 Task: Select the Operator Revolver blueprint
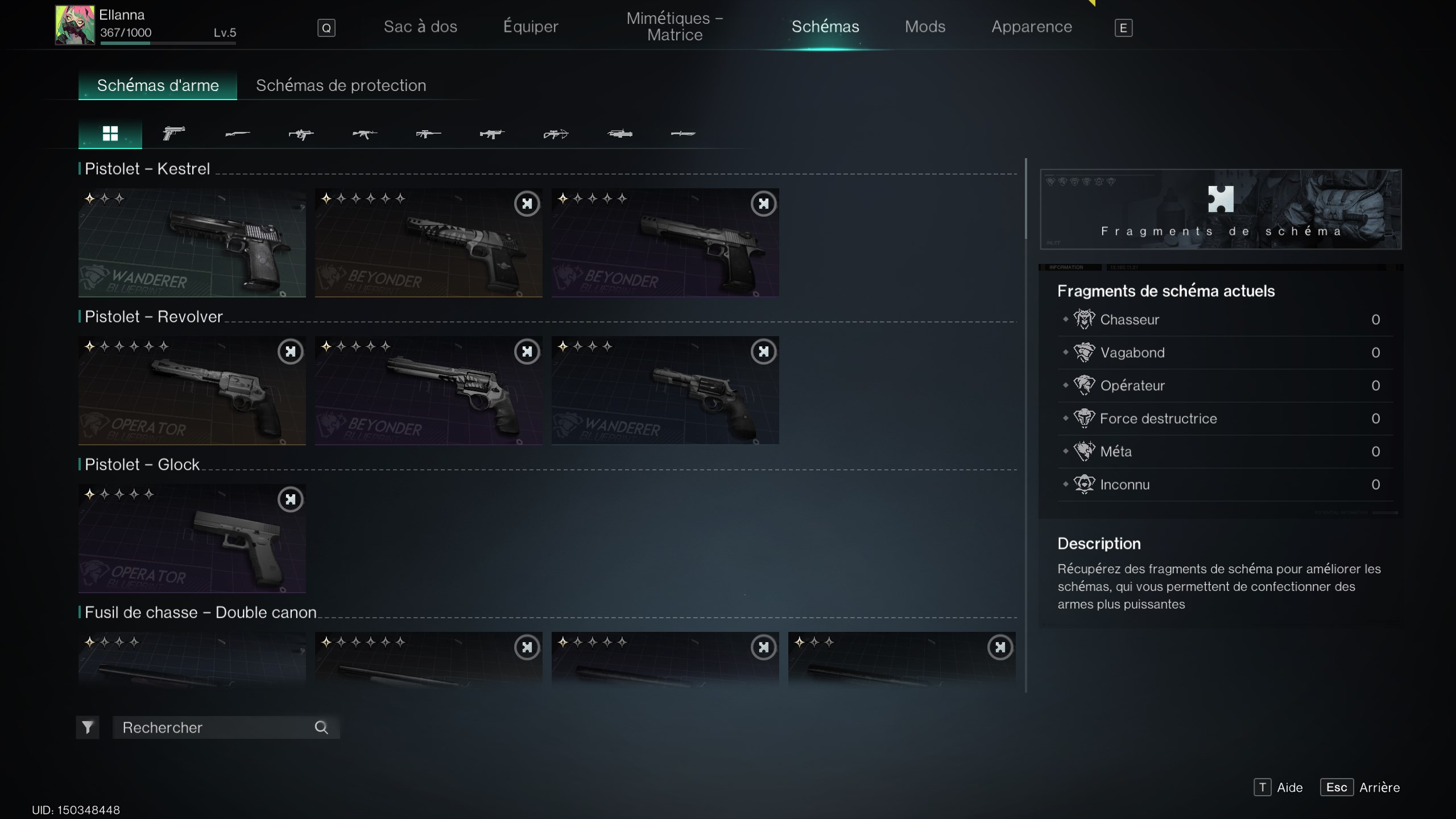click(x=192, y=390)
